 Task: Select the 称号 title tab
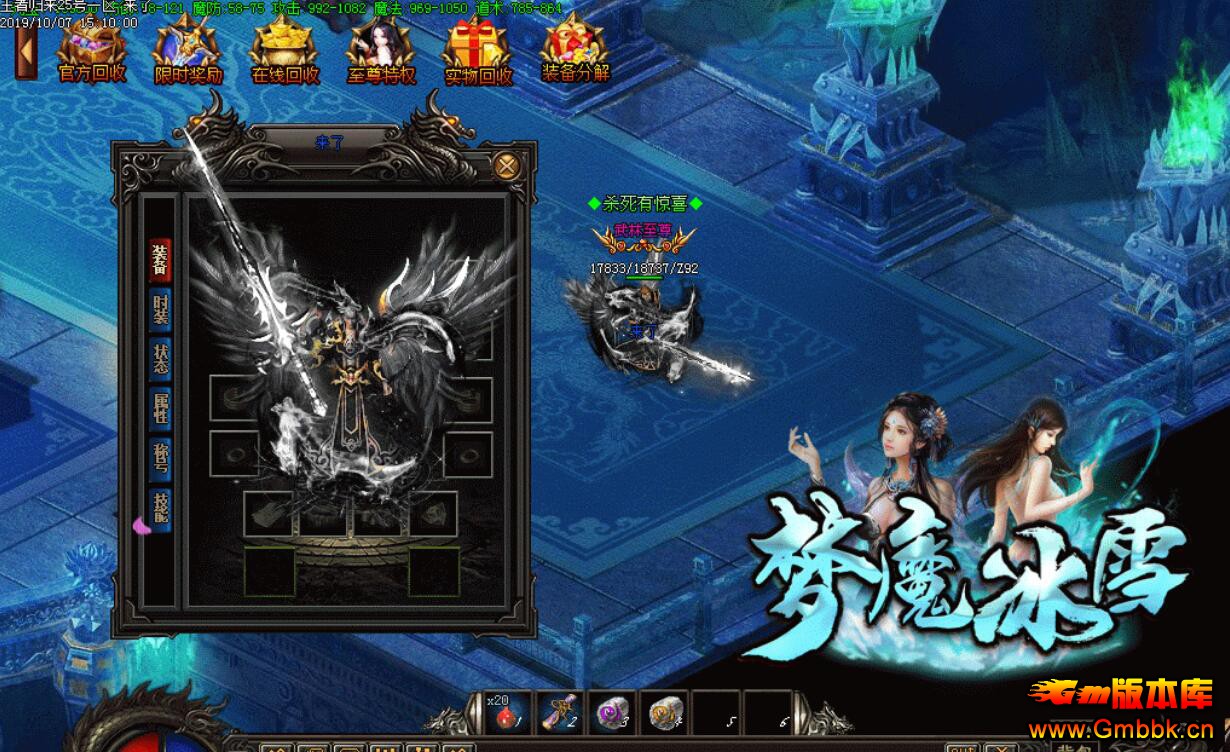160,460
